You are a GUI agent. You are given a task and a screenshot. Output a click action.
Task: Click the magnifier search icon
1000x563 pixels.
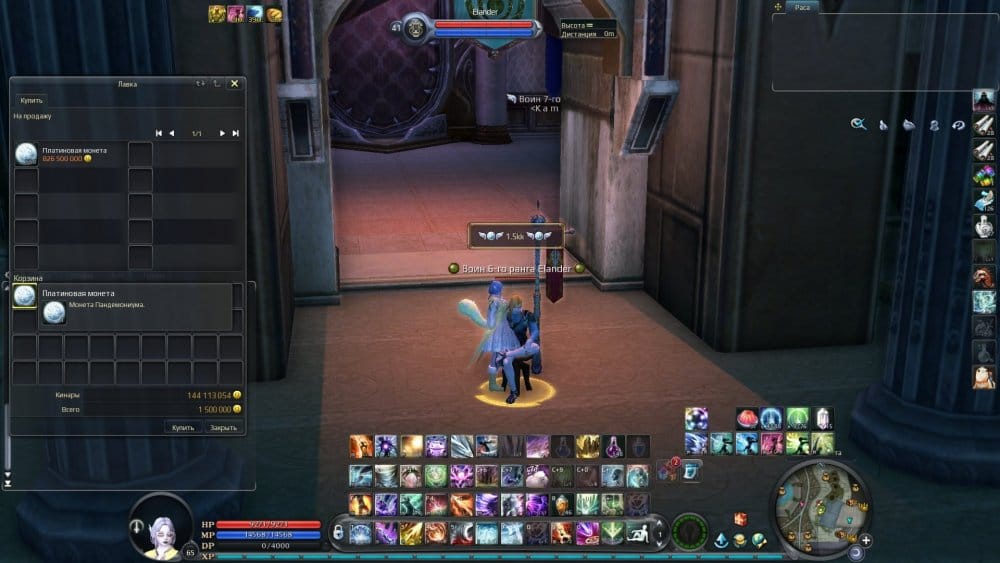pyautogui.click(x=858, y=124)
